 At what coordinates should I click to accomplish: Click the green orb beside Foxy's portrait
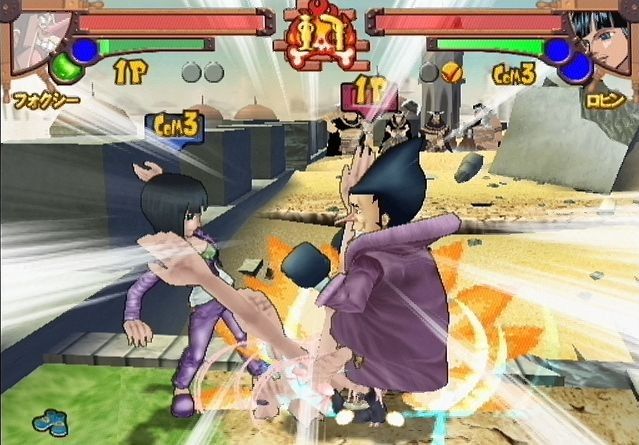coord(66,68)
